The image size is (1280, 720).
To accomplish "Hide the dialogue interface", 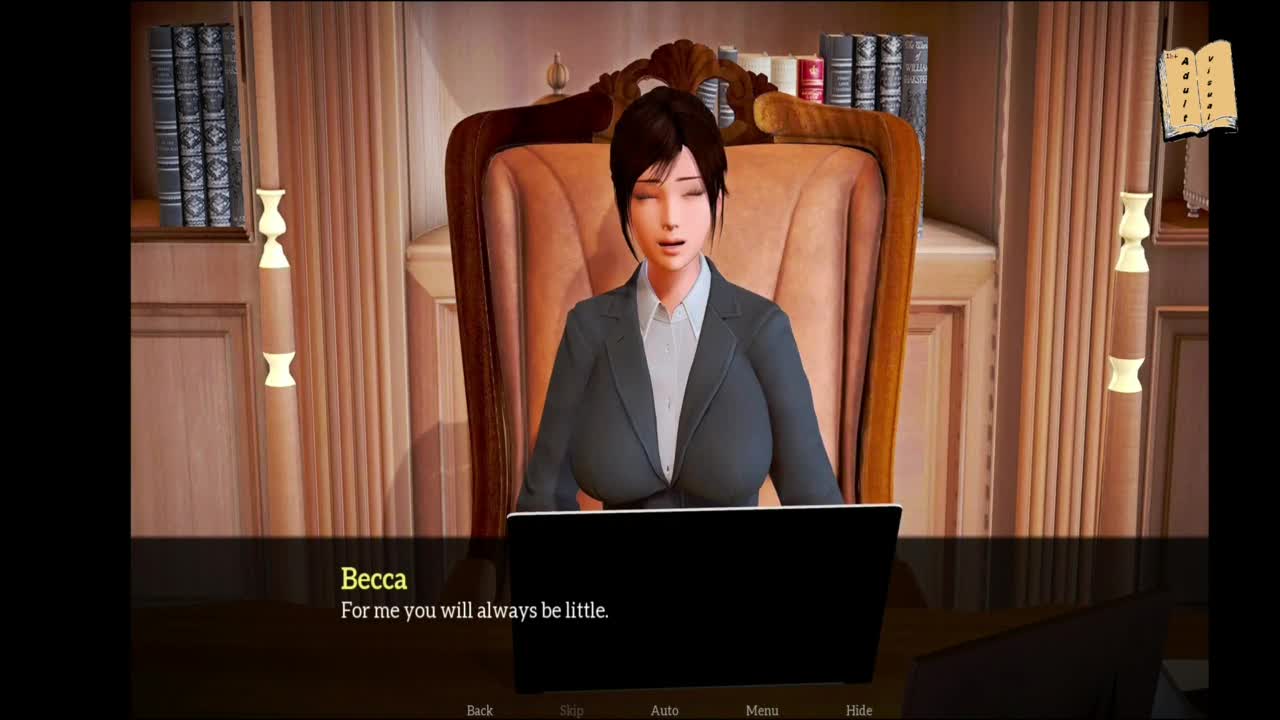I will 859,710.
